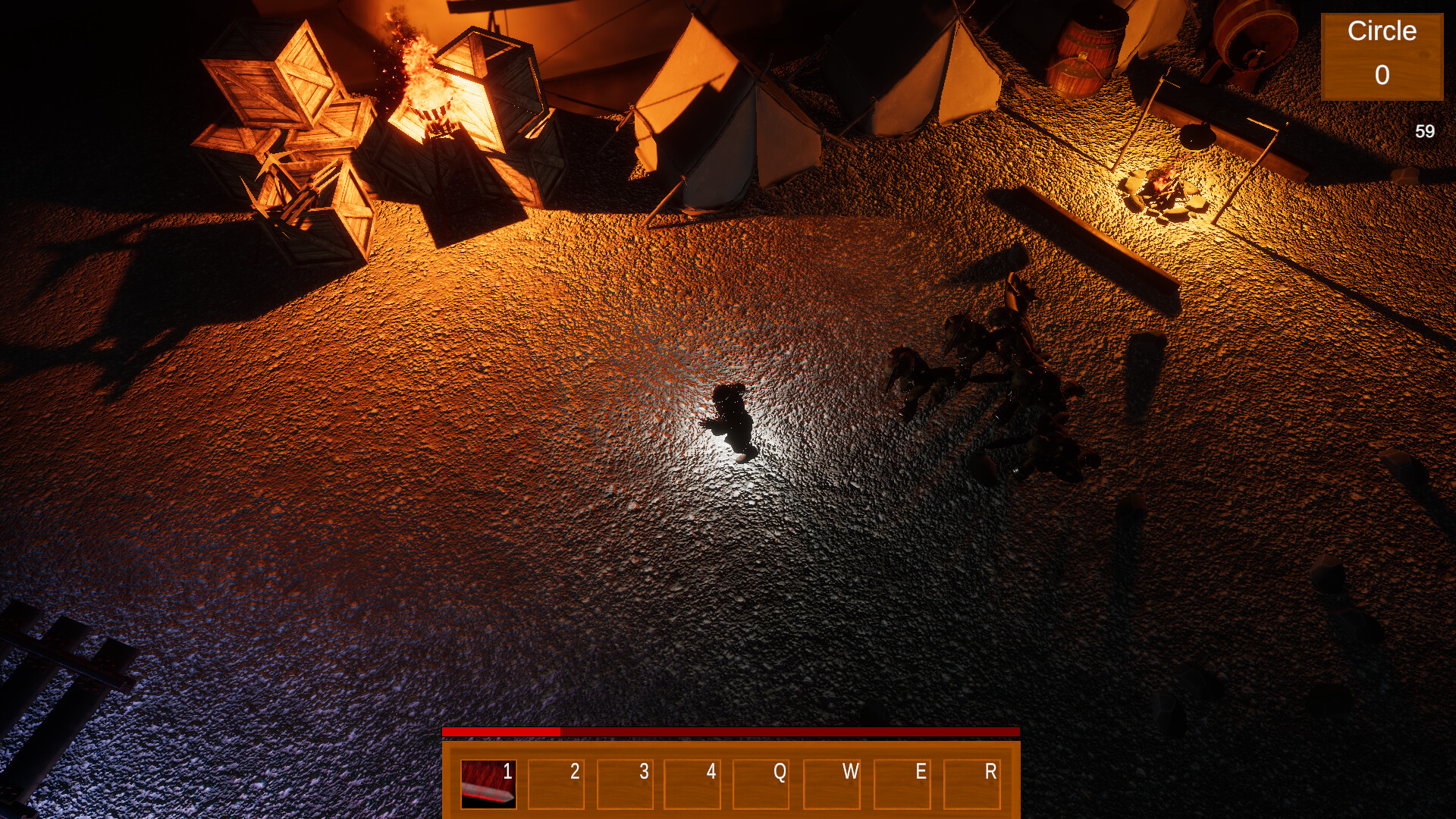This screenshot has width=1456, height=819.
Task: Click the empty hotbar slot 3
Action: [627, 786]
